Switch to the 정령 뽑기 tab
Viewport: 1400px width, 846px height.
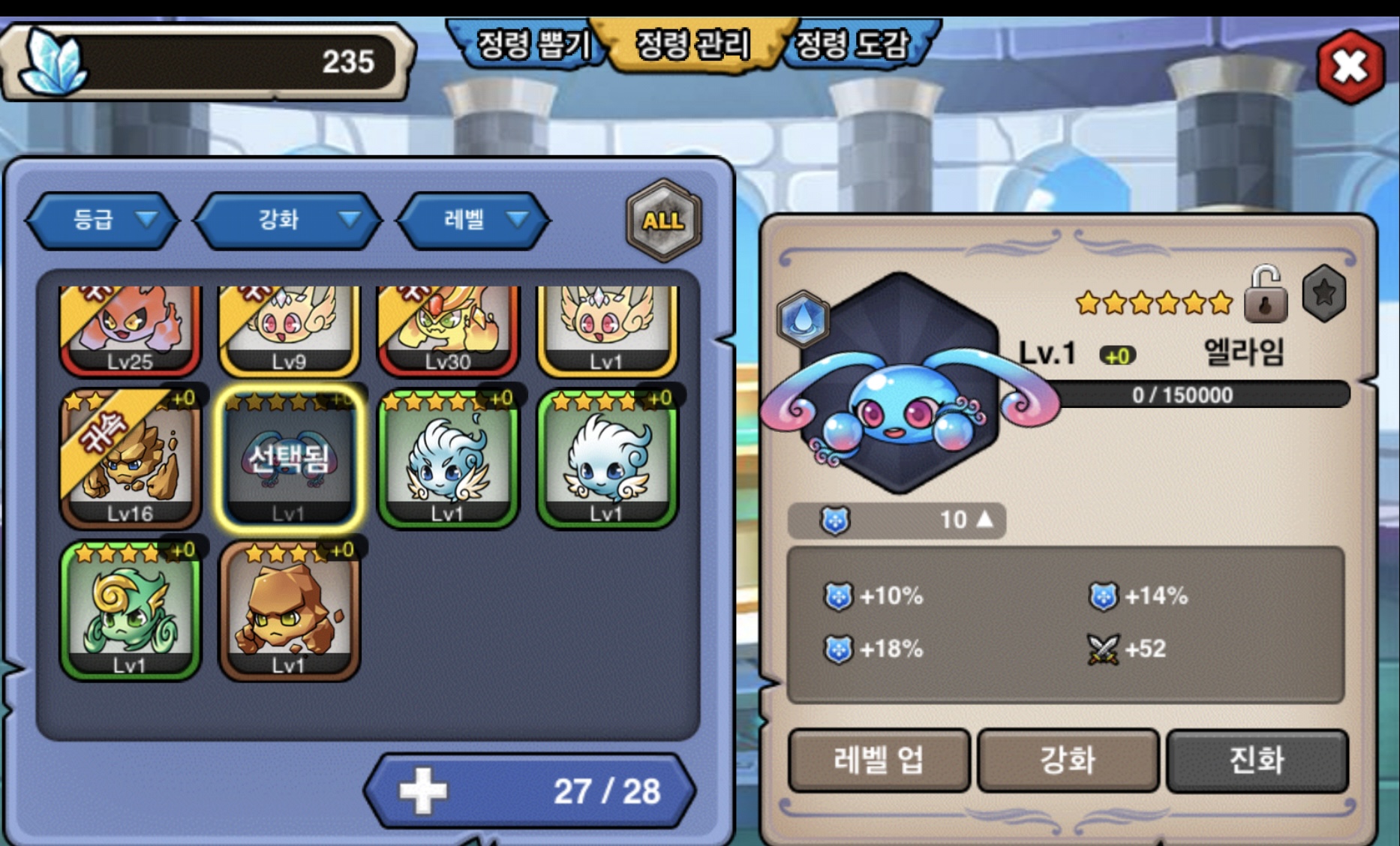[533, 45]
